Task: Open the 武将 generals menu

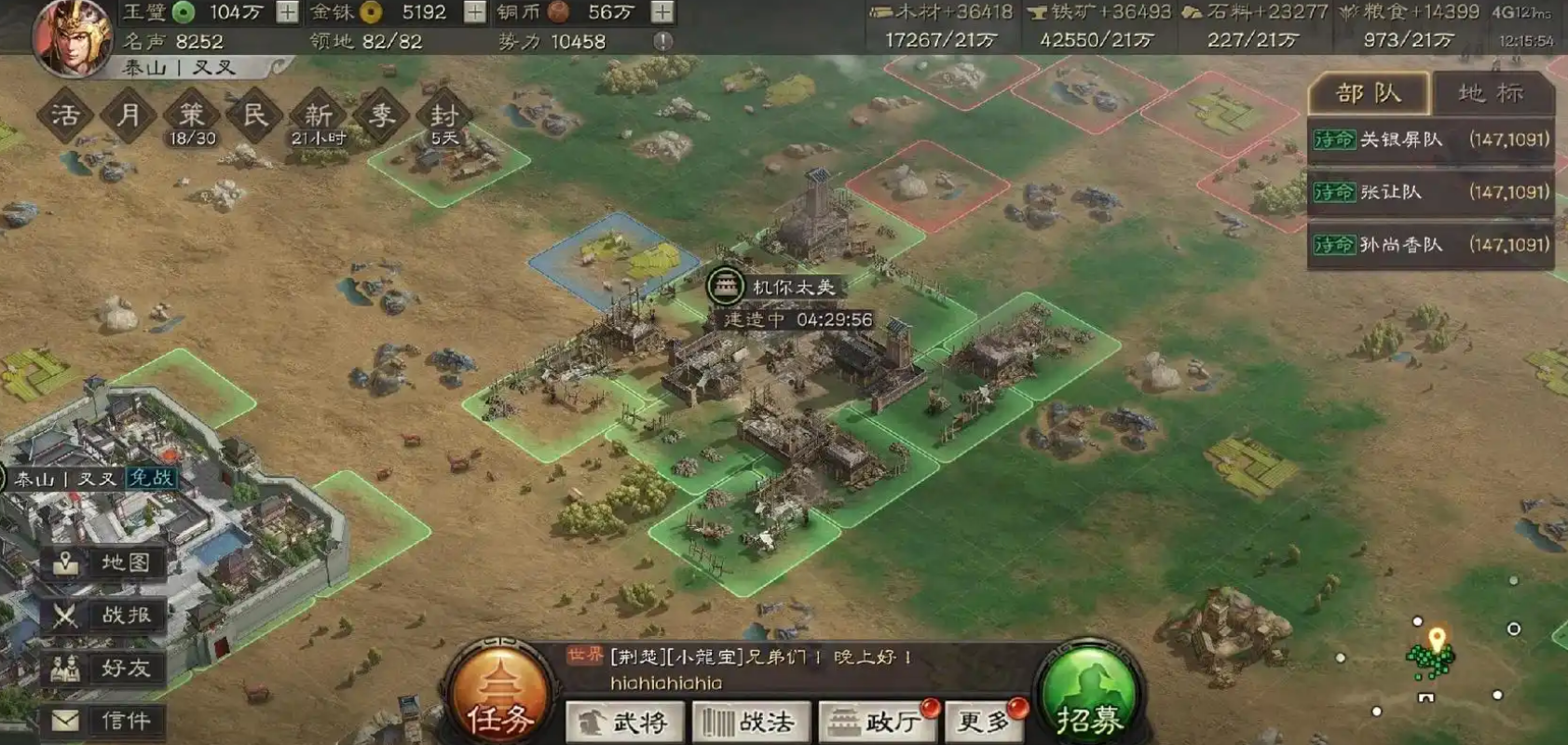Action: [x=624, y=722]
